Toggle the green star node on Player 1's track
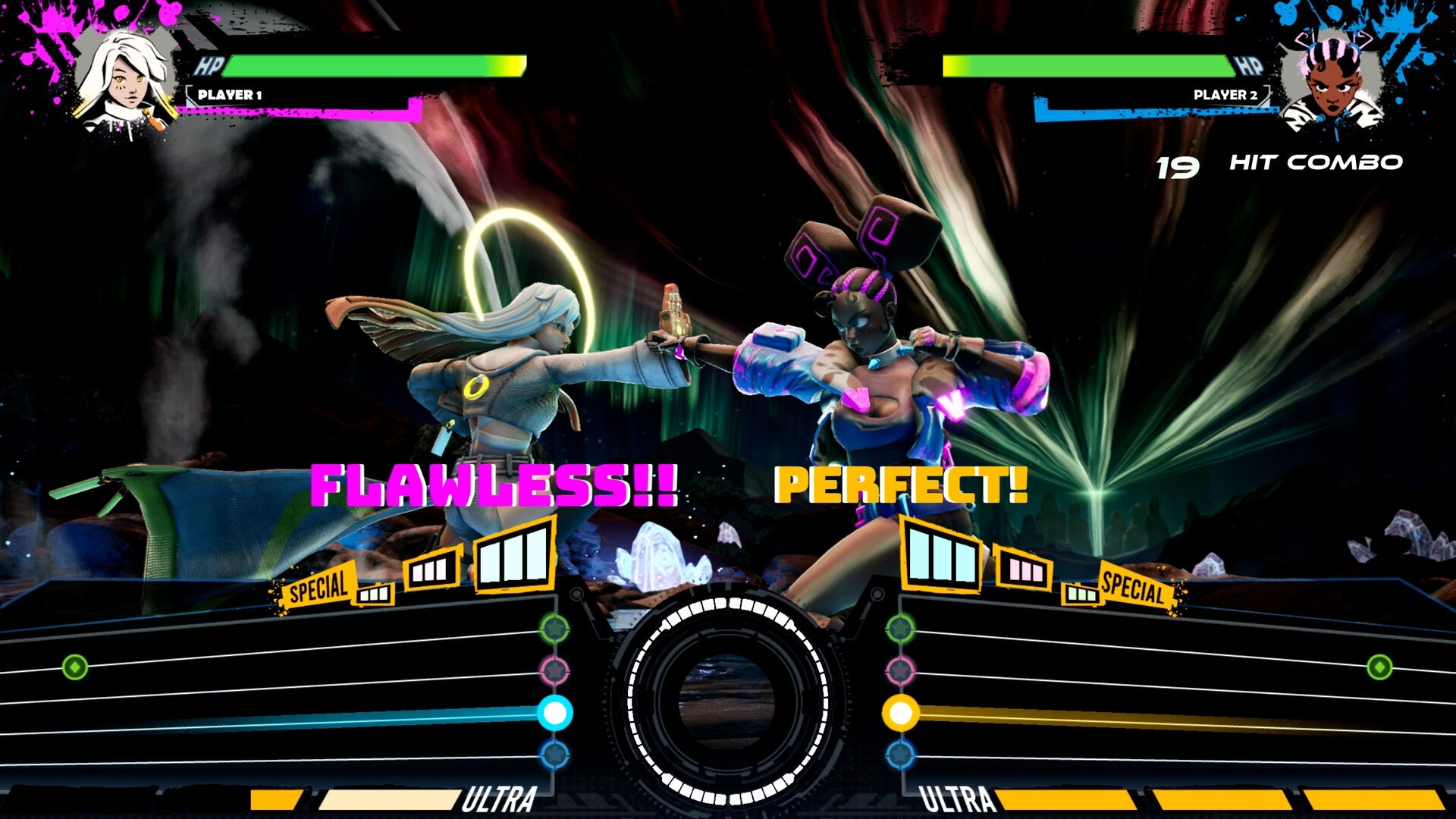 [556, 628]
